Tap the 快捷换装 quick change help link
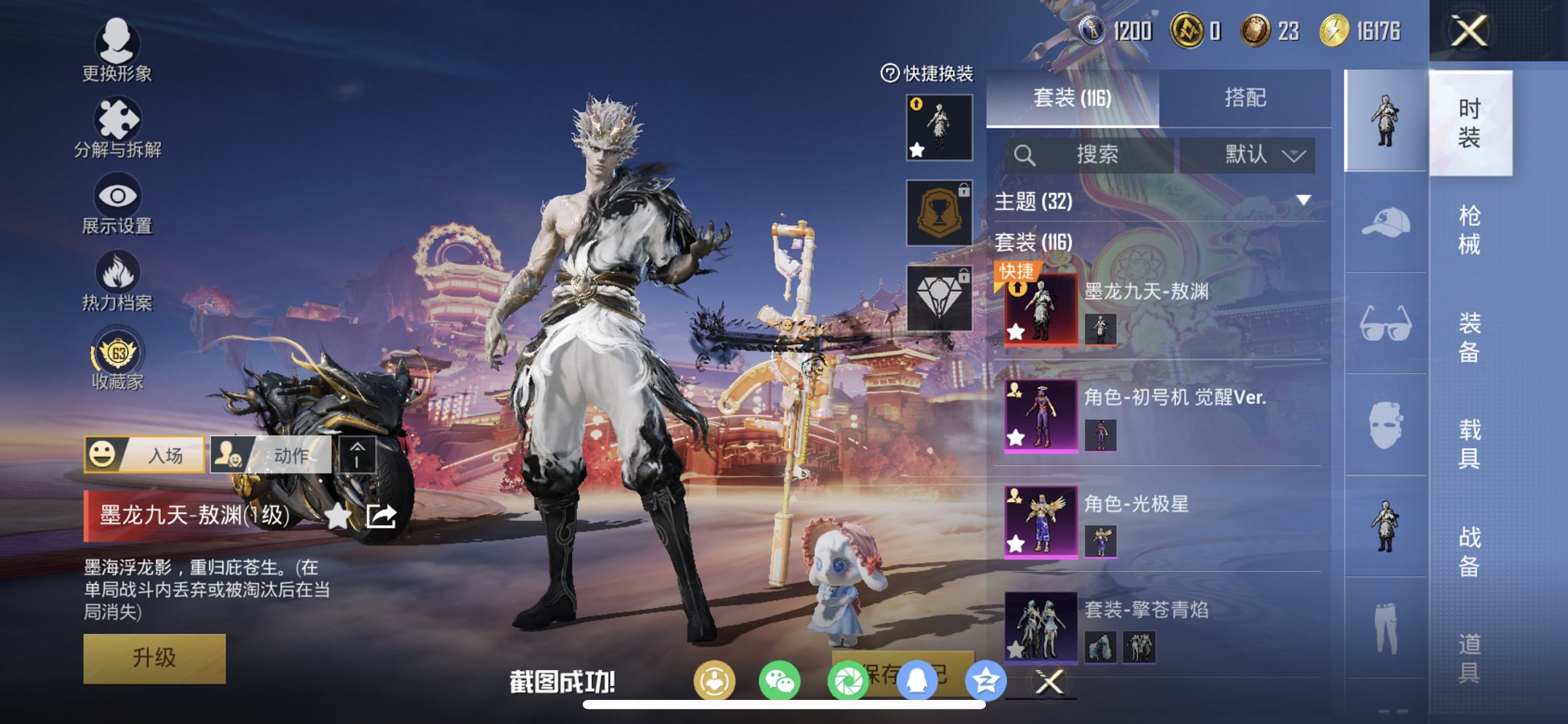This screenshot has height=724, width=1568. (x=925, y=75)
